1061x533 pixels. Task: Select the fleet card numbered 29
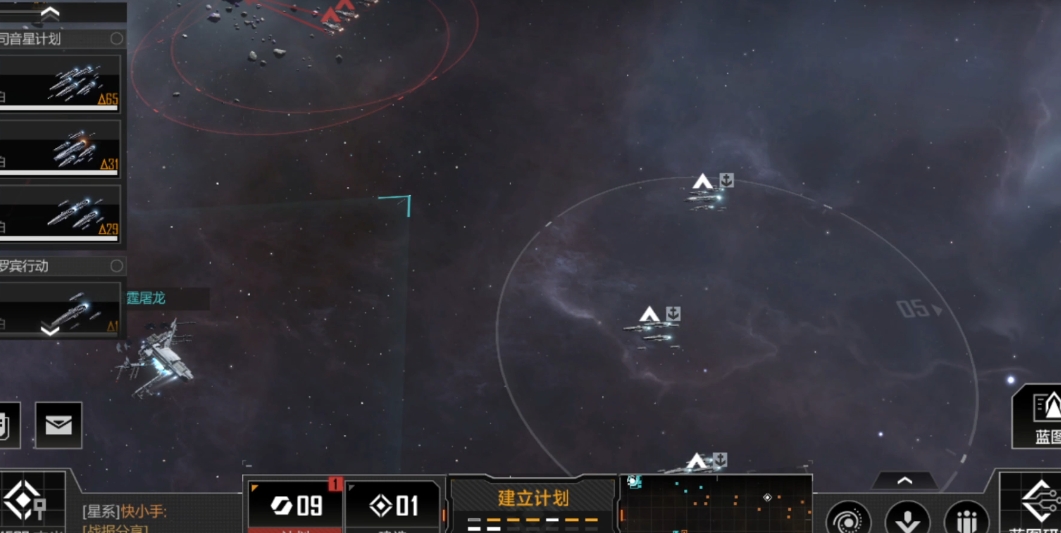pos(60,213)
